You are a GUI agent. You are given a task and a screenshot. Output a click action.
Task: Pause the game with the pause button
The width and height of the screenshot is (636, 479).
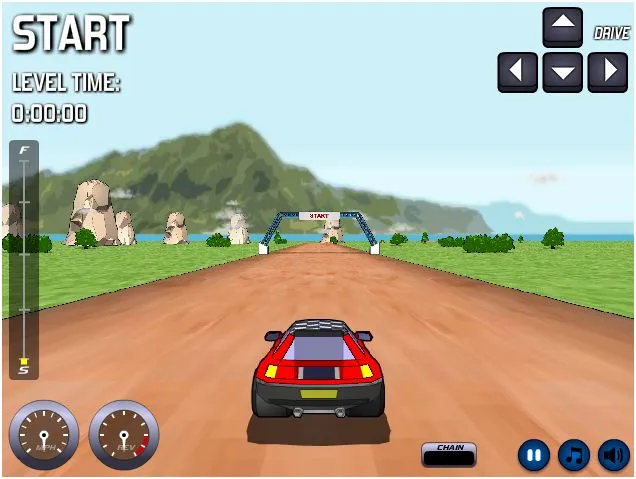pyautogui.click(x=534, y=456)
